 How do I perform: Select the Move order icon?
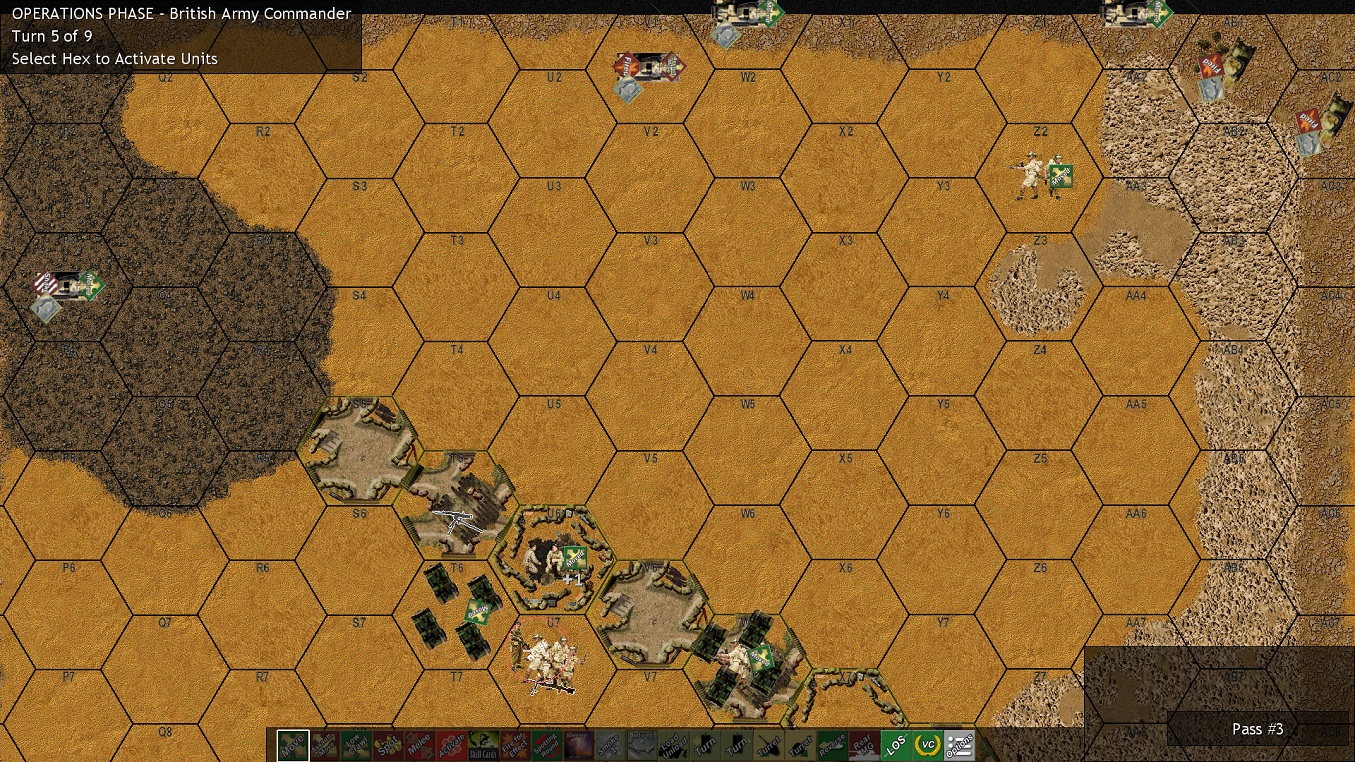tap(290, 744)
